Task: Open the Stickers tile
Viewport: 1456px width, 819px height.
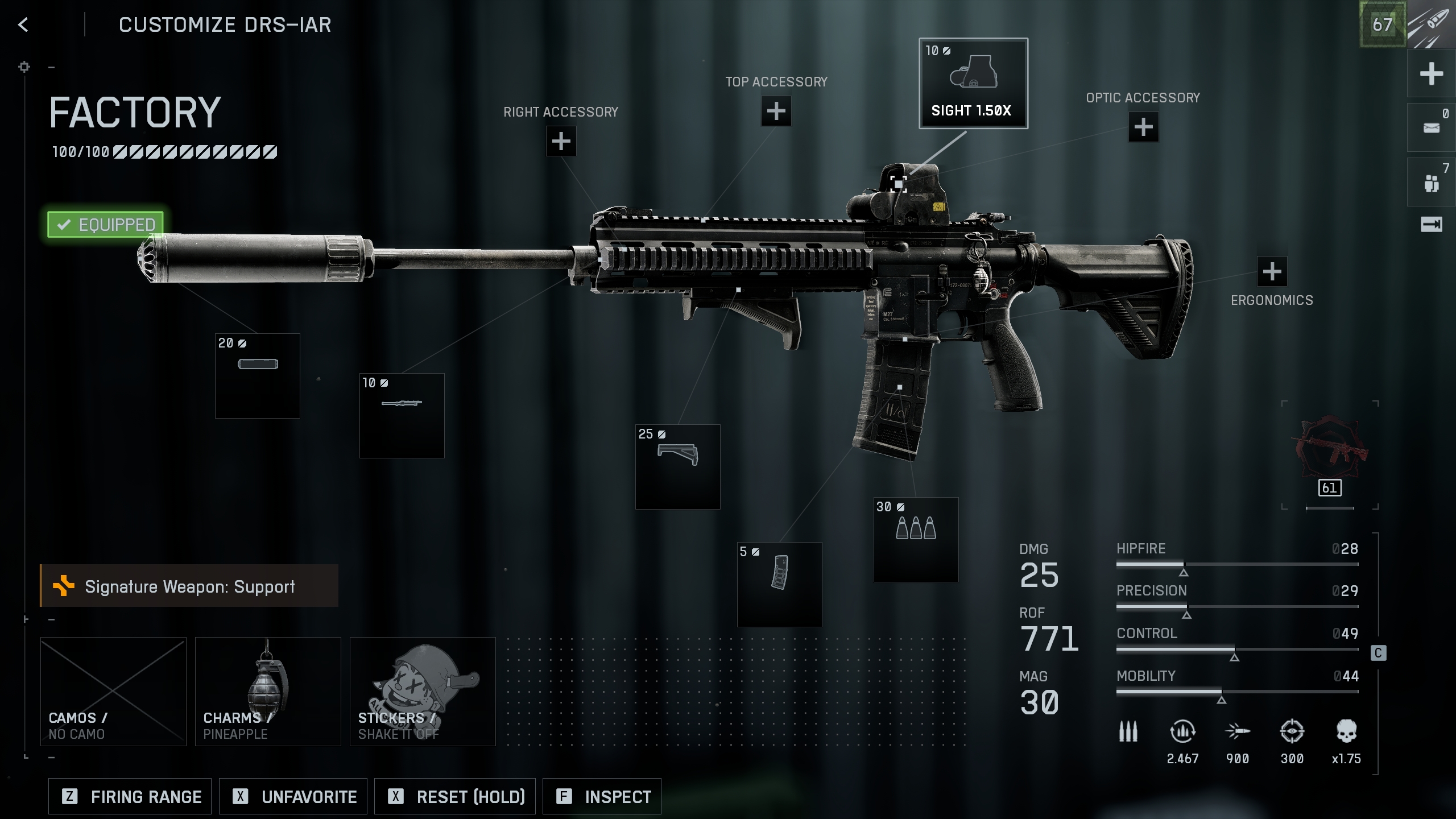Action: pos(423,691)
